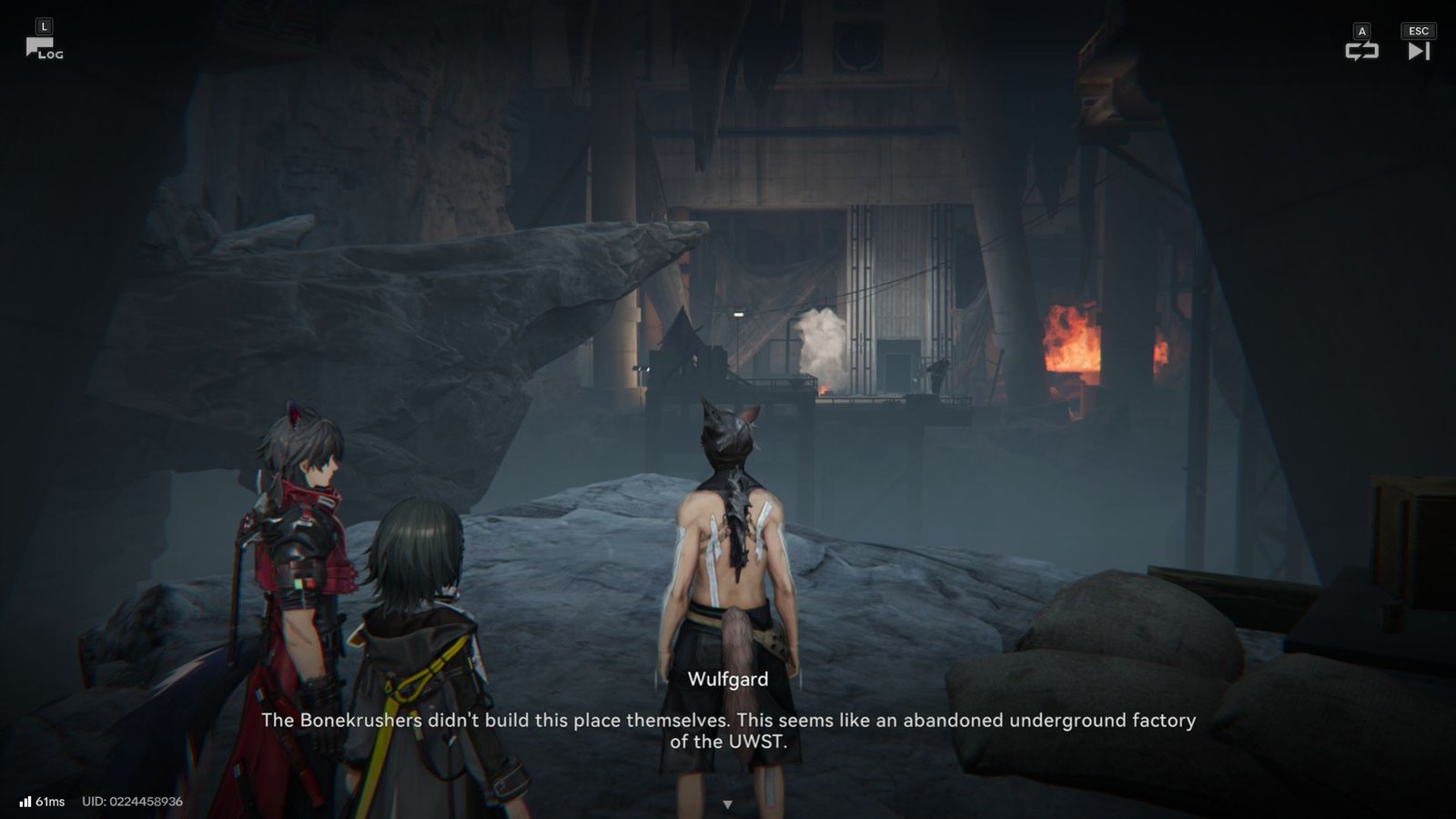
Task: Toggle auto-play mode for the conversation
Action: coord(1362,53)
